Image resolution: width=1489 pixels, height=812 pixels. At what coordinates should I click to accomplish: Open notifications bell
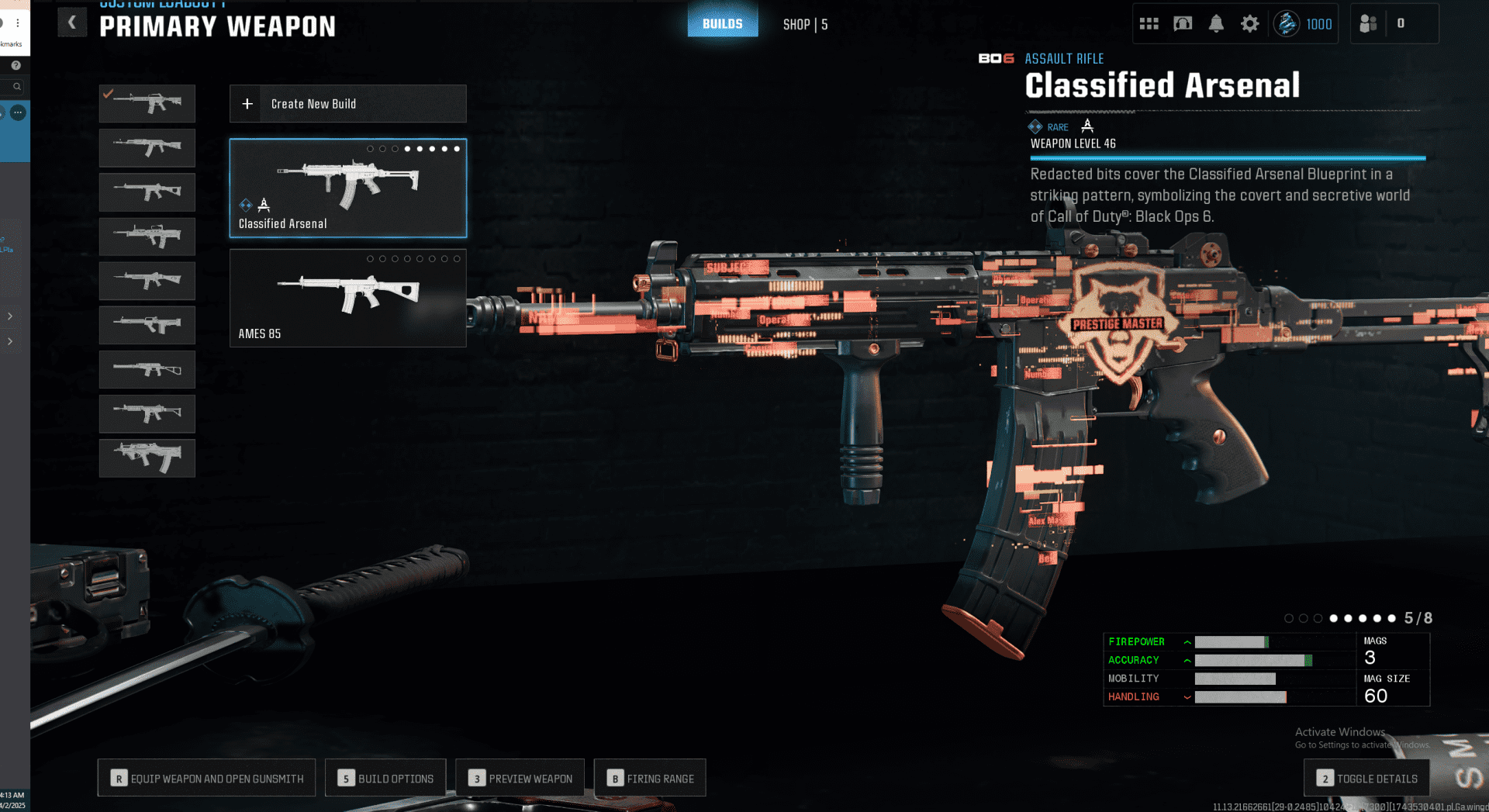click(1216, 24)
